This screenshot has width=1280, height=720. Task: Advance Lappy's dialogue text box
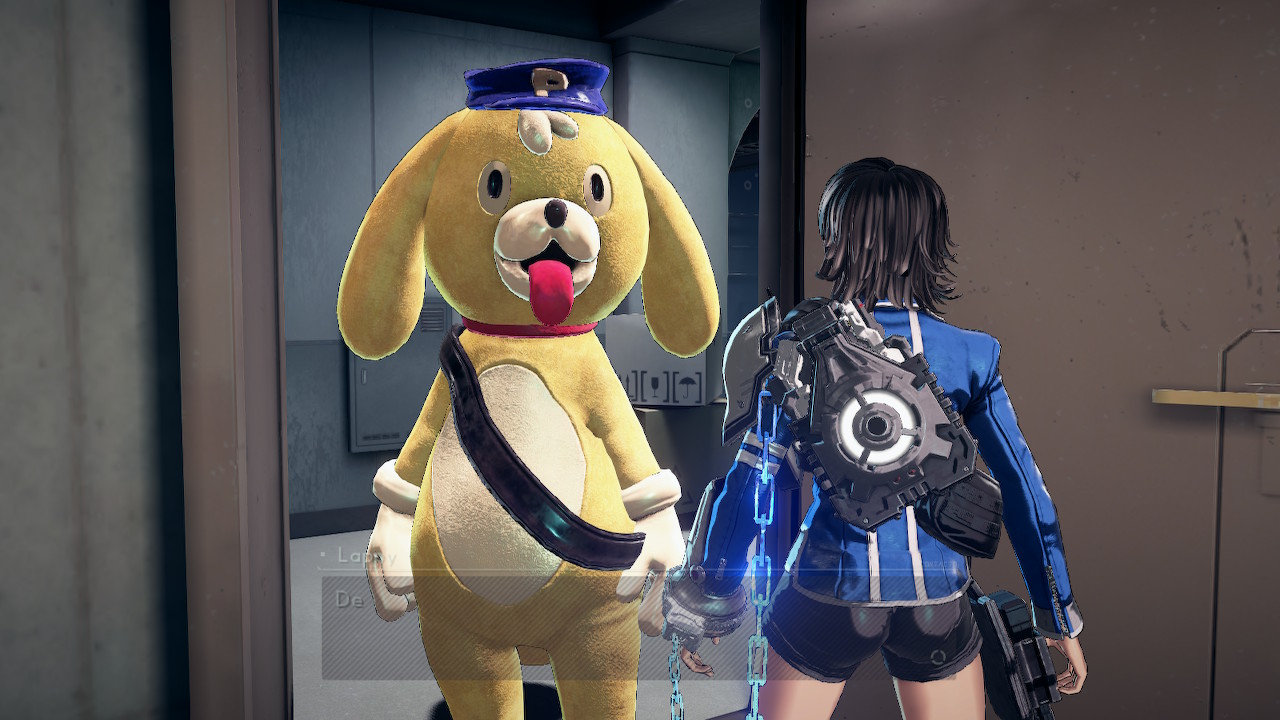(640, 628)
